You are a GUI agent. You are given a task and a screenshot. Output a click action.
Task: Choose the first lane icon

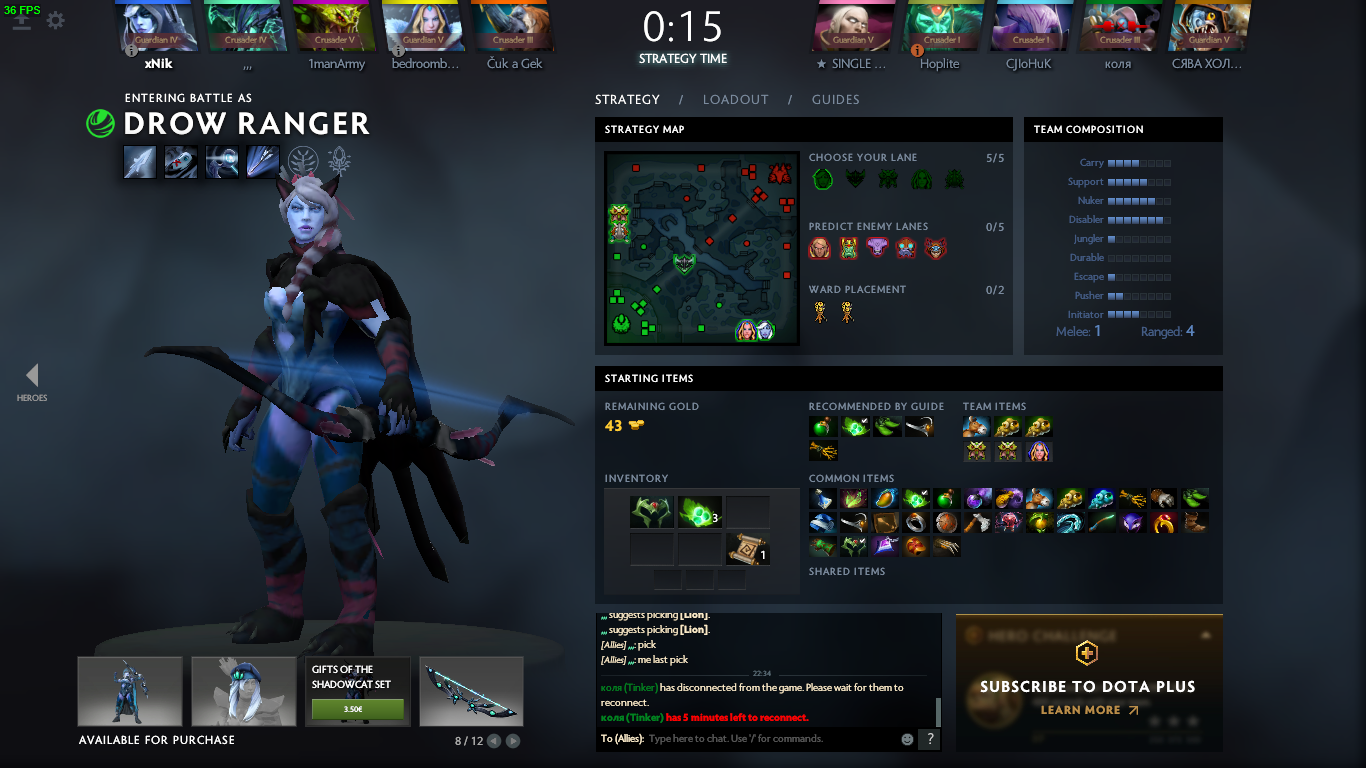(x=822, y=179)
